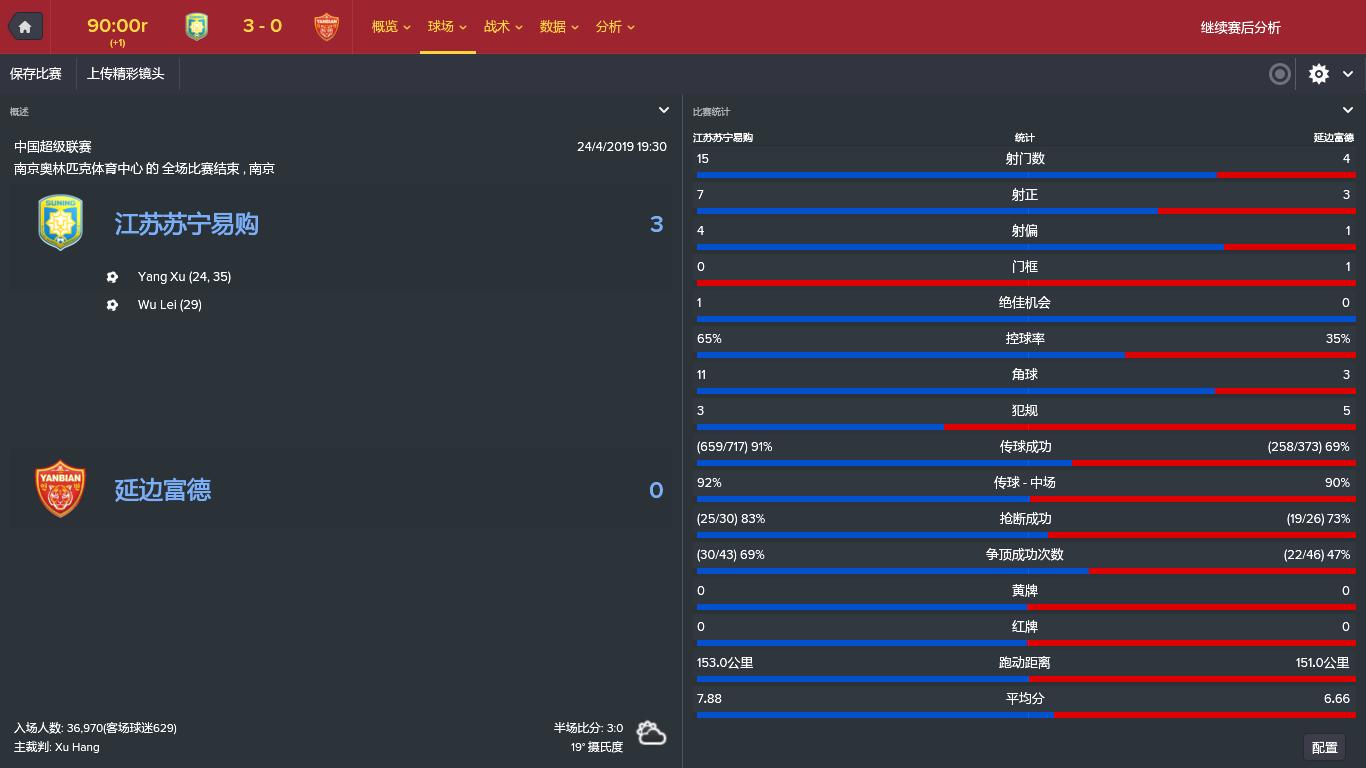Select the Yanbian badge in the scoreboard

click(325, 27)
